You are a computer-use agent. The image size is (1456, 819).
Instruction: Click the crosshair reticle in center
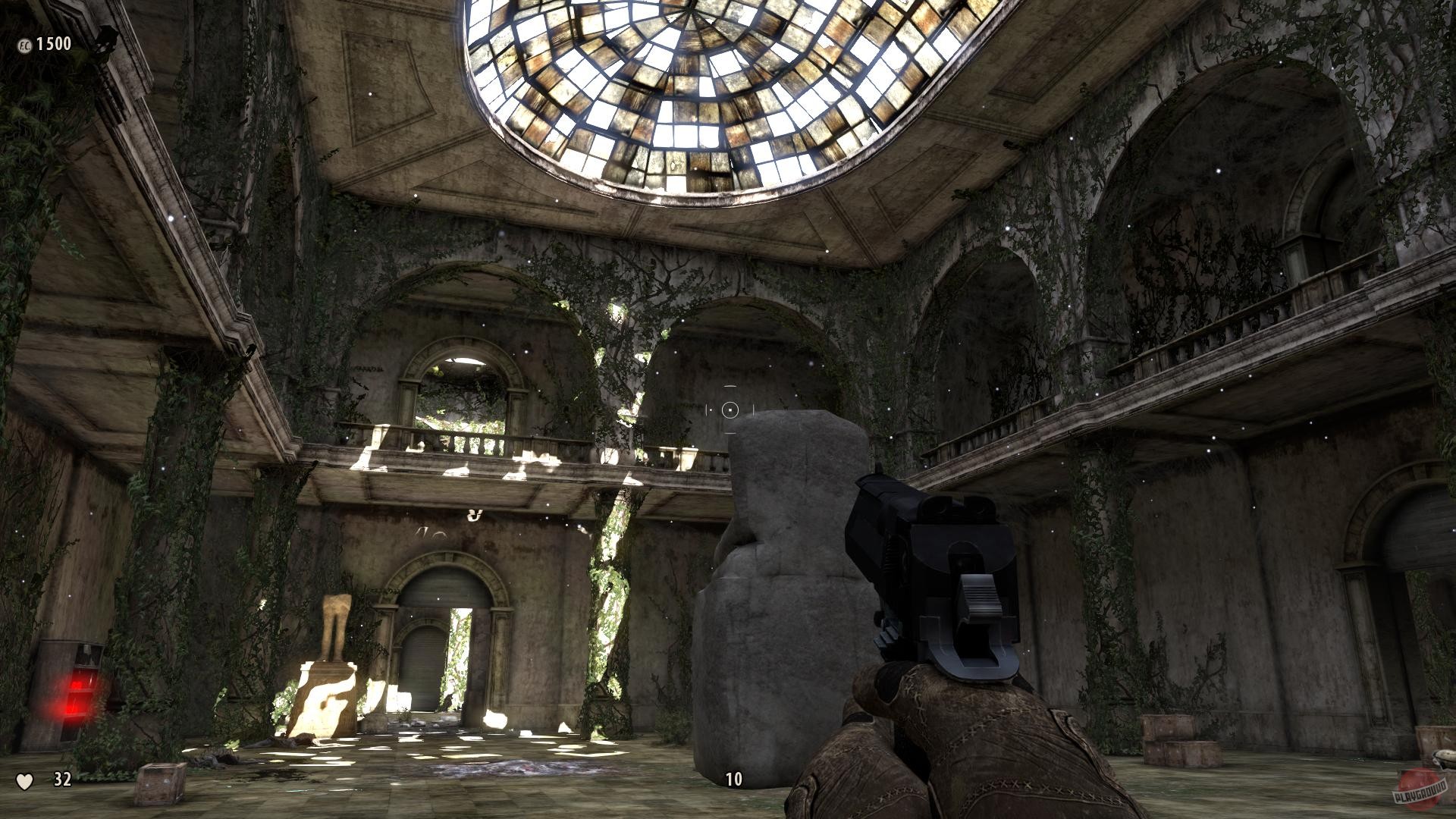(x=730, y=410)
